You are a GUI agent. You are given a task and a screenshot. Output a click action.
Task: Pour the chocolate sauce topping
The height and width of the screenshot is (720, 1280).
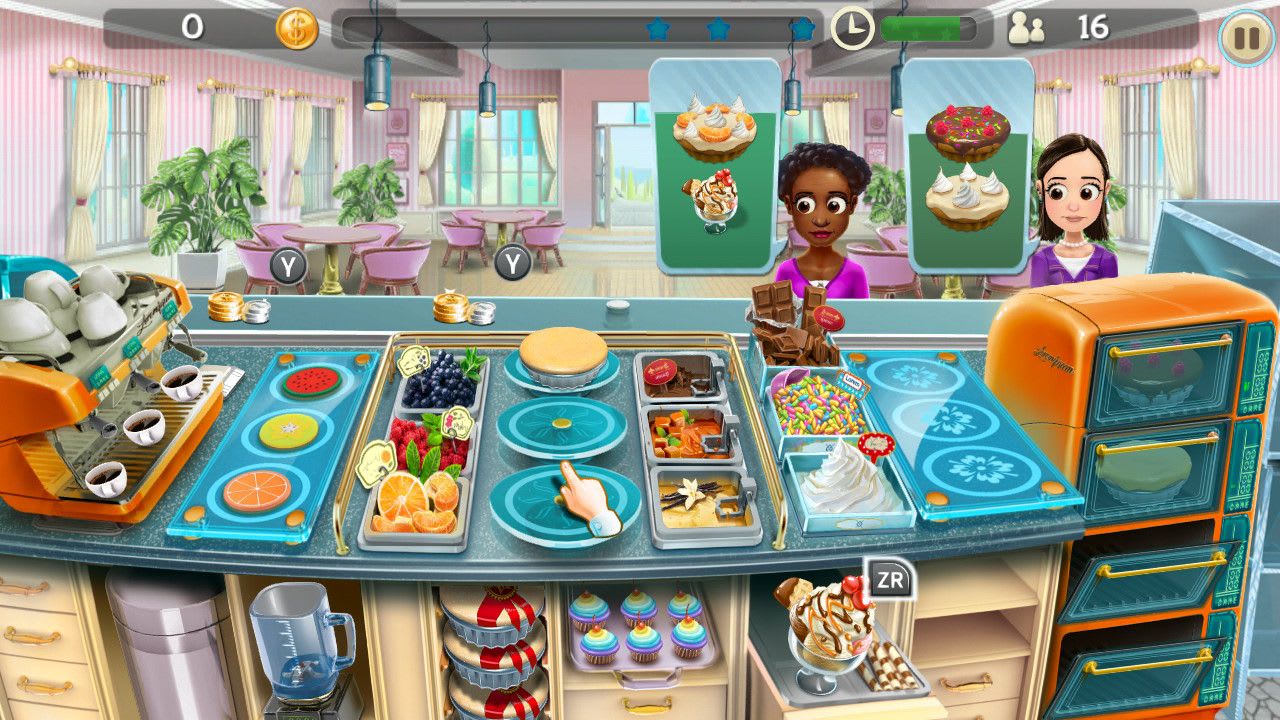[682, 378]
